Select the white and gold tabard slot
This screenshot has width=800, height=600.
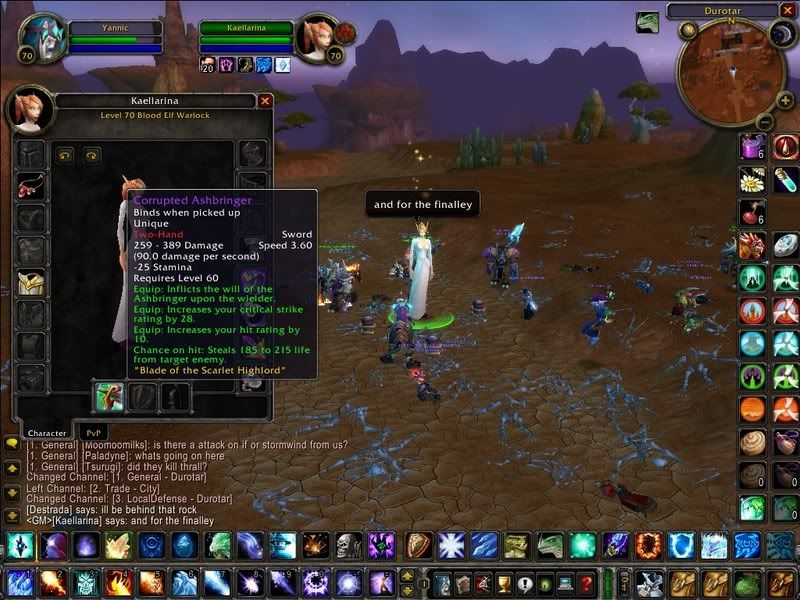tap(31, 283)
